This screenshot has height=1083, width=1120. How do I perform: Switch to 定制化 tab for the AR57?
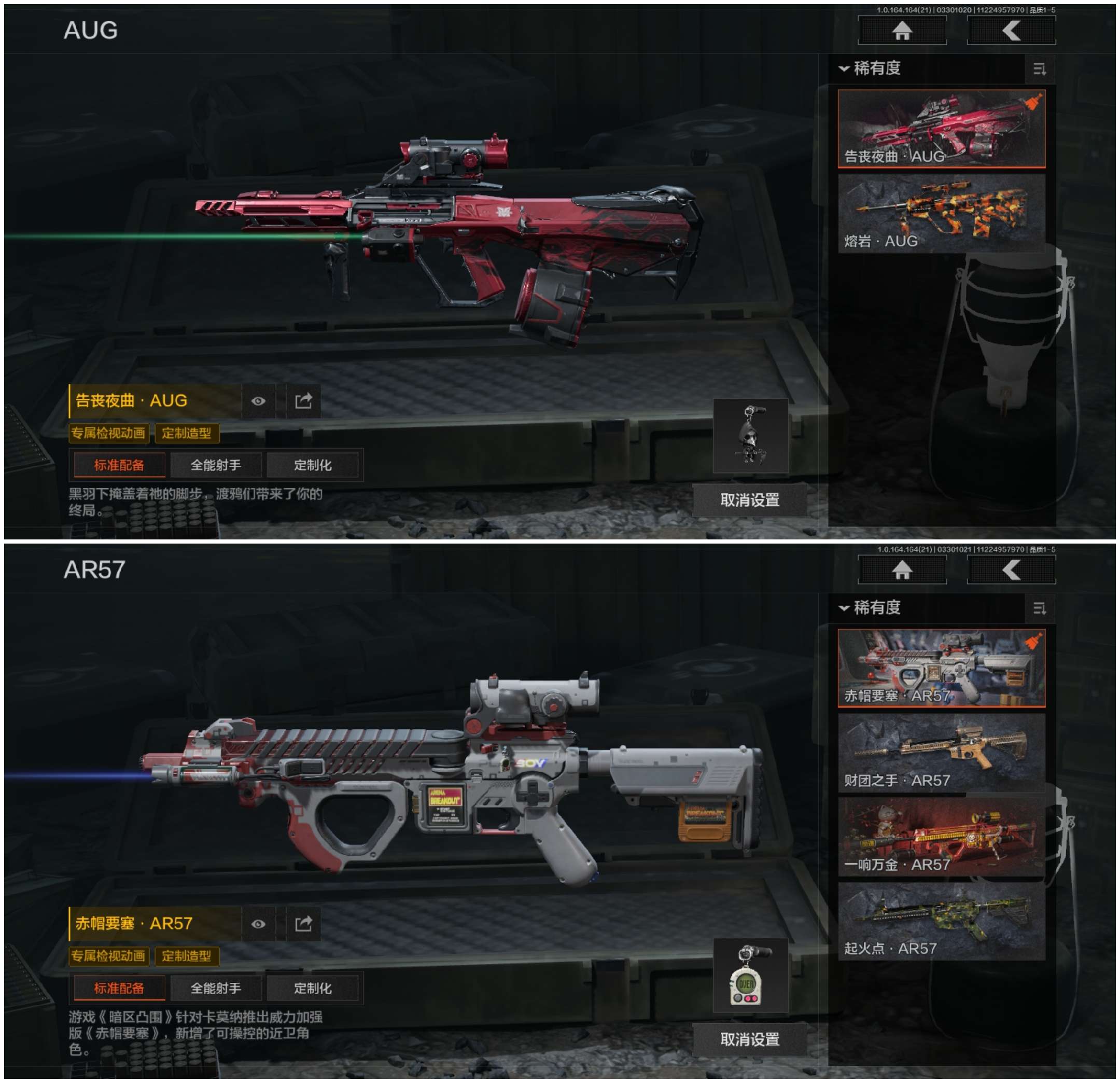tap(313, 988)
